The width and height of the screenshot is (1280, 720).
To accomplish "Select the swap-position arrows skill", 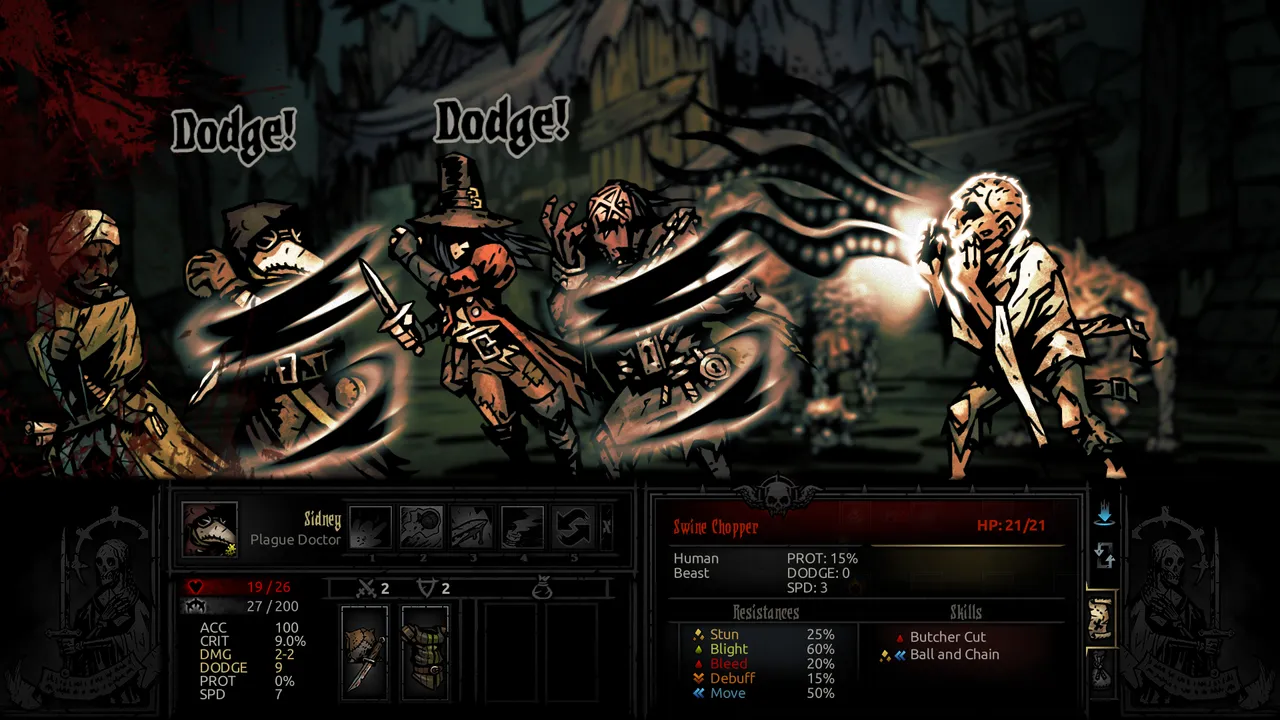I will pos(573,527).
